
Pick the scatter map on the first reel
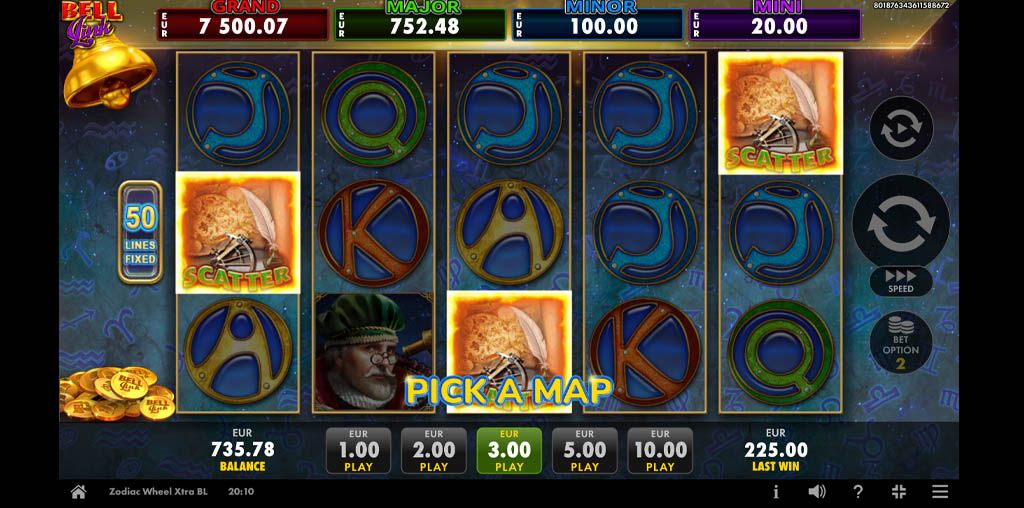(238, 232)
